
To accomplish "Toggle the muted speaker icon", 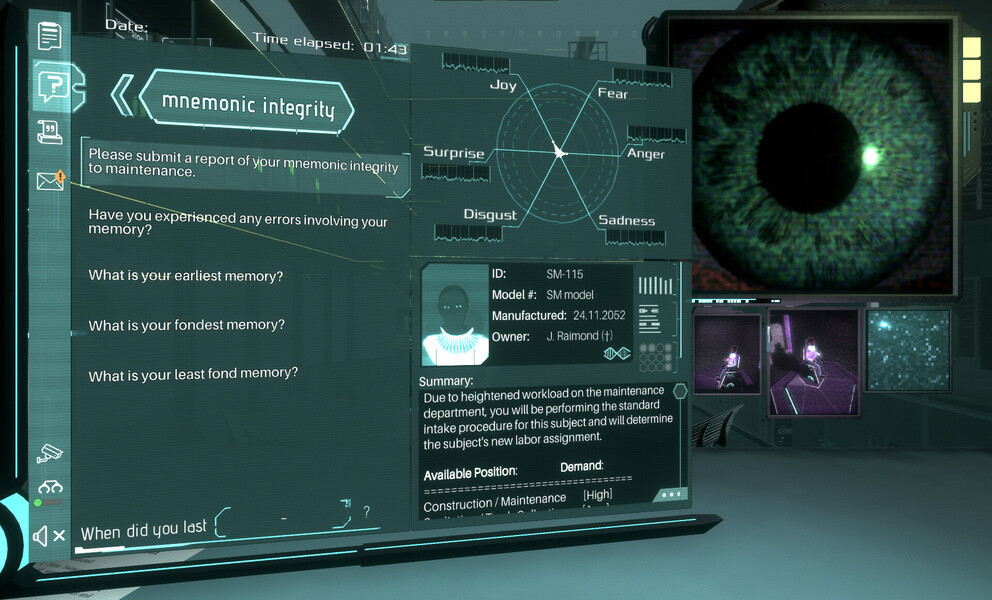I will 49,536.
